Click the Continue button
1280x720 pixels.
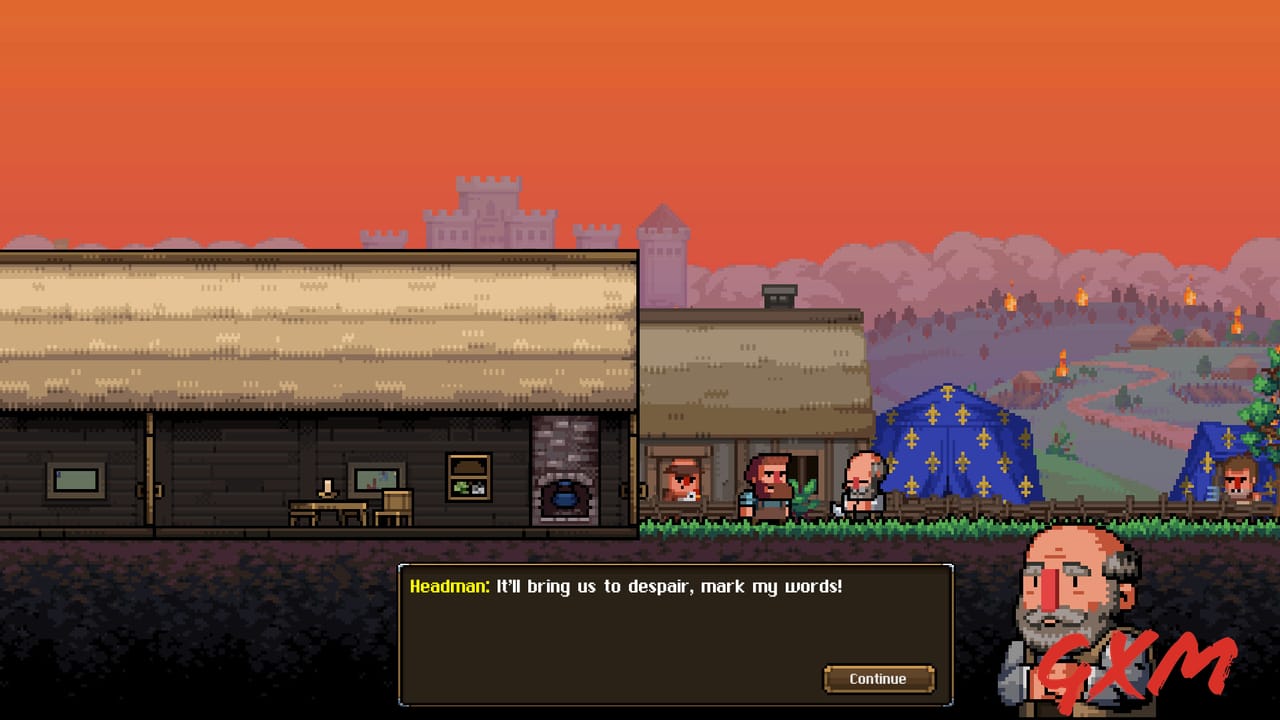(x=878, y=678)
